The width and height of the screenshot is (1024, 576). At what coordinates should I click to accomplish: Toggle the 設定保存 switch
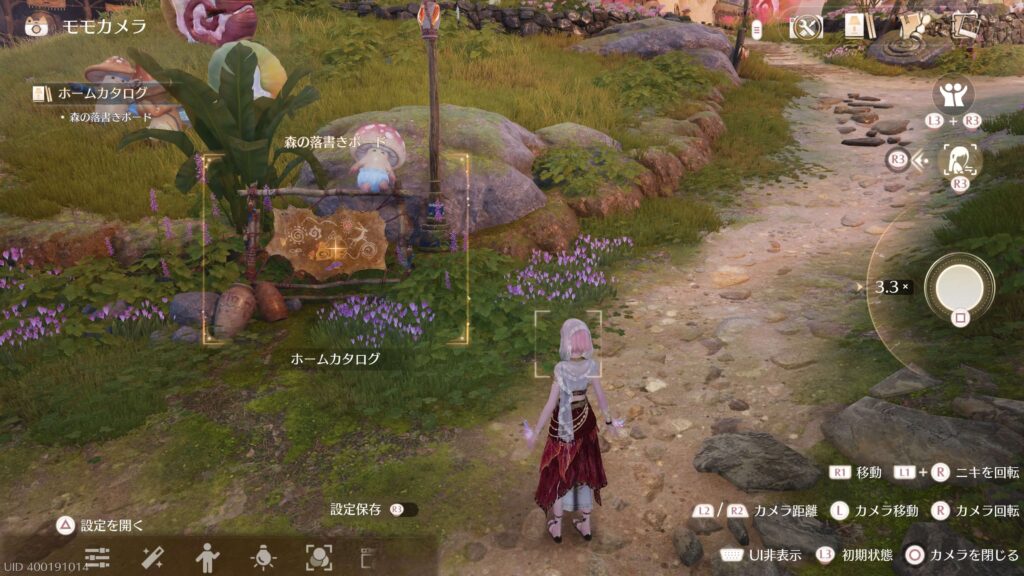pos(404,510)
